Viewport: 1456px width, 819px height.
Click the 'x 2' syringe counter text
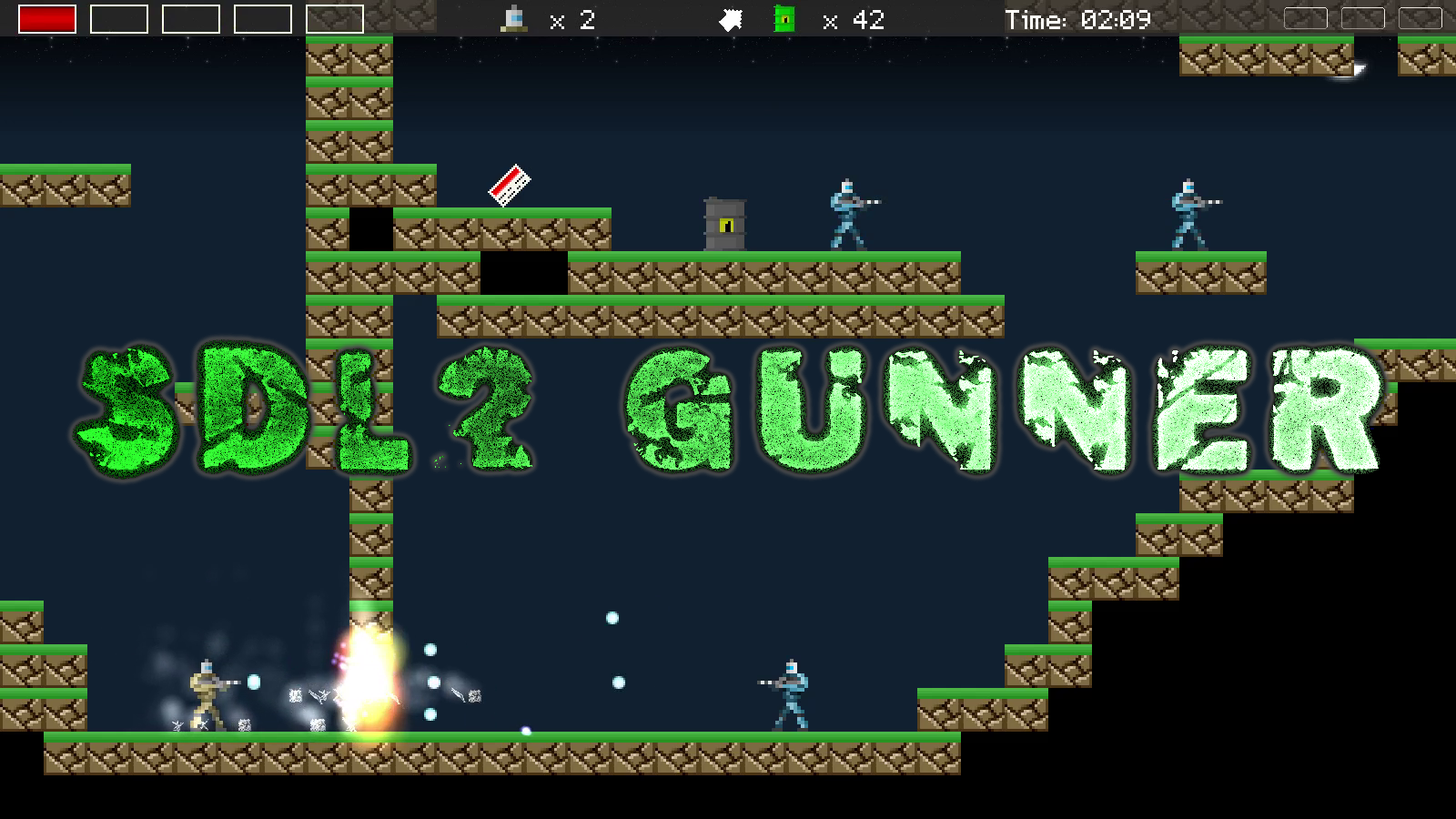pos(573,20)
